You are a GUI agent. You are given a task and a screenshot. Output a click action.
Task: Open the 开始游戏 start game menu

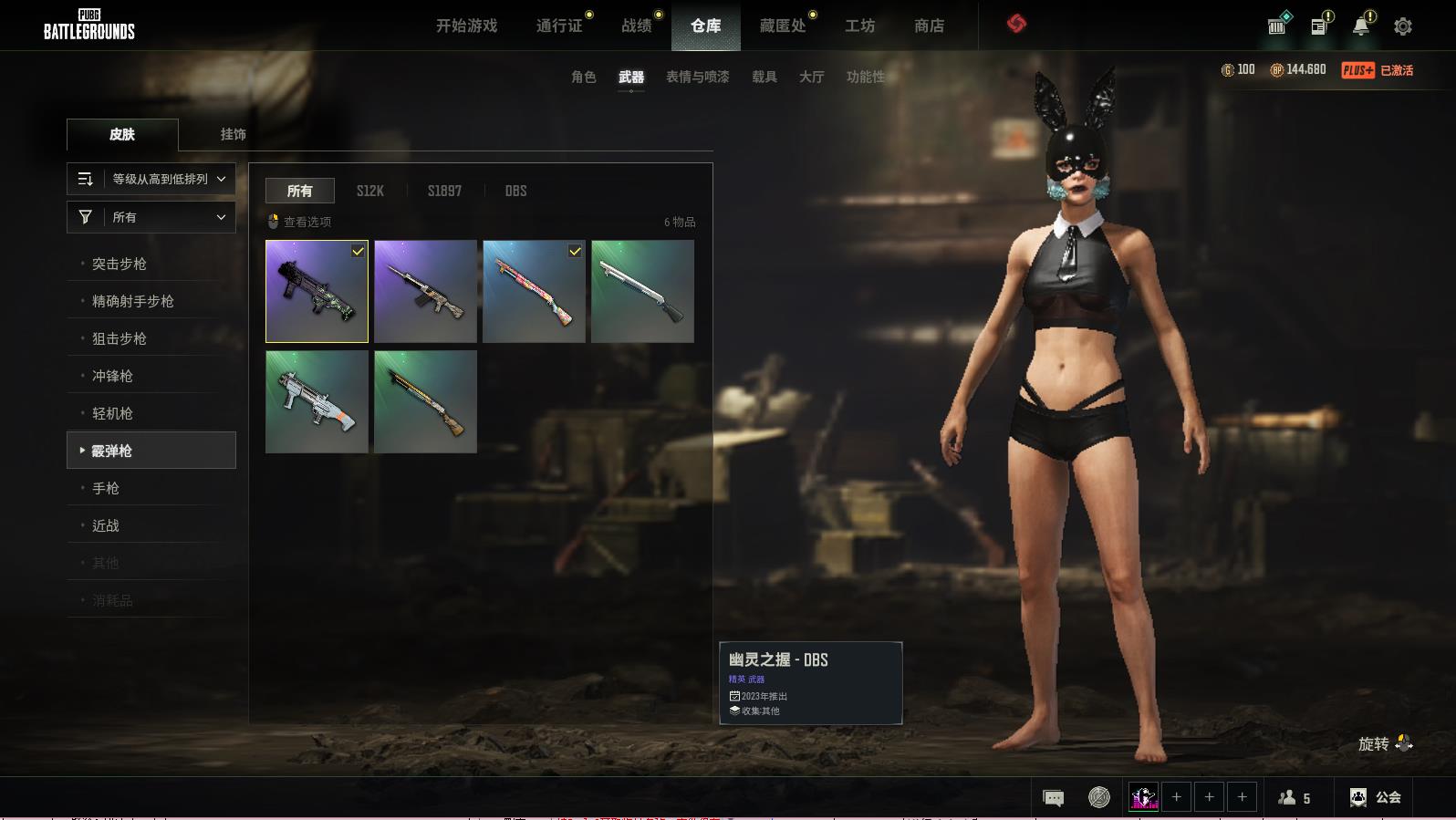click(466, 26)
